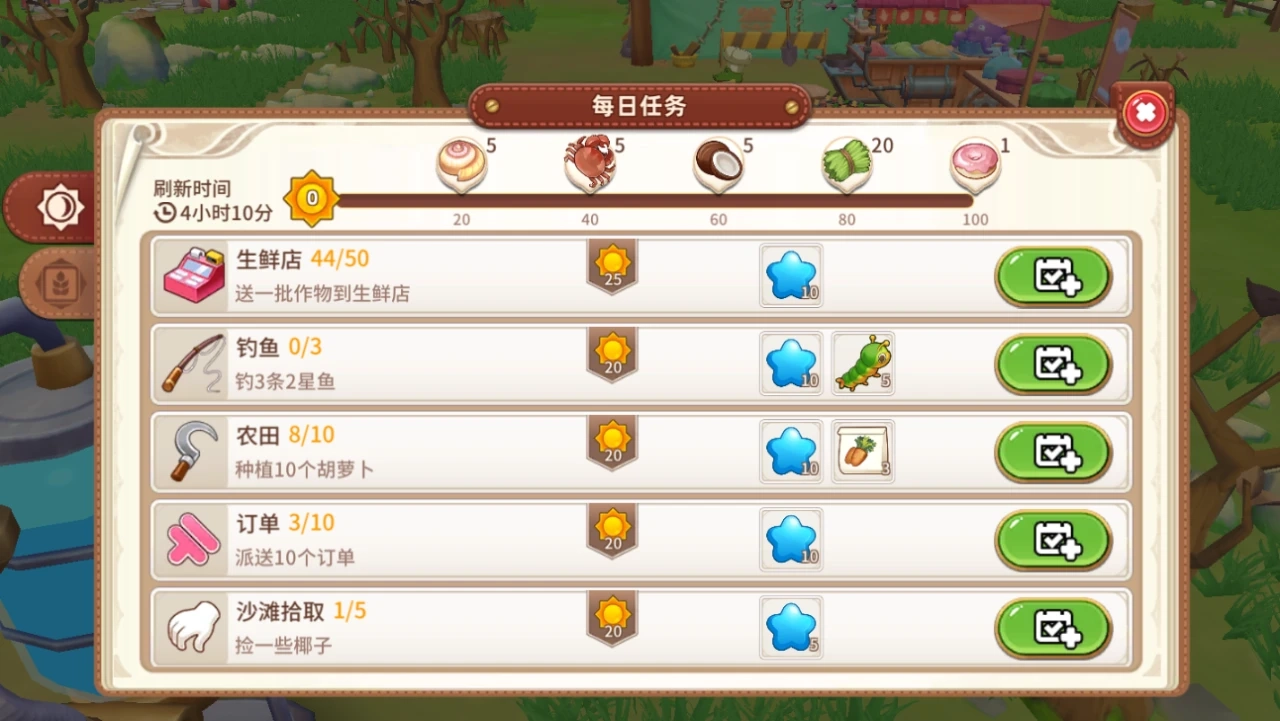This screenshot has height=721, width=1280.
Task: Select the fishing rod icon for 钓鱼 task
Action: point(192,363)
